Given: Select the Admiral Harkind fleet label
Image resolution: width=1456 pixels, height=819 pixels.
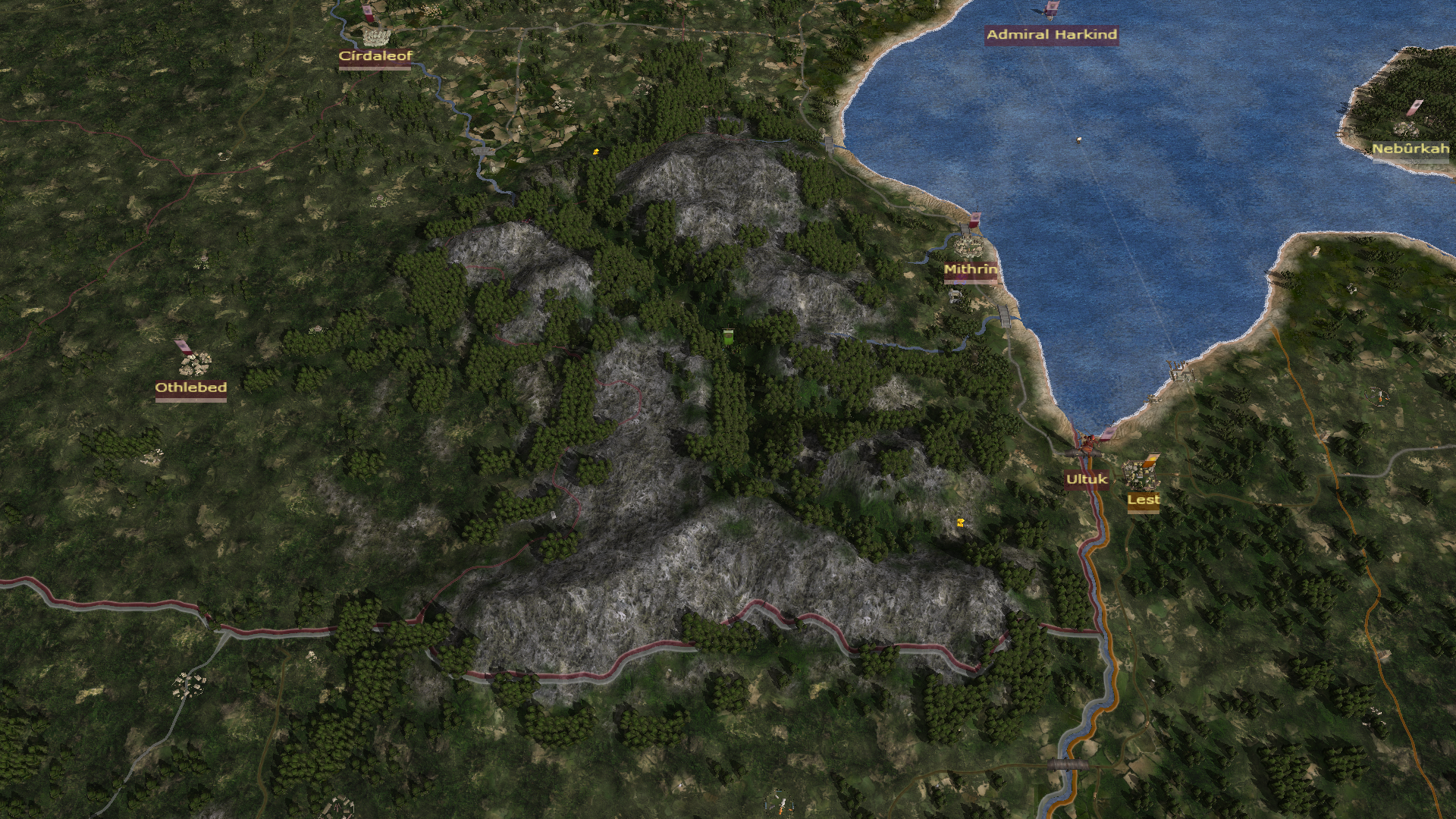Looking at the screenshot, I should tap(1051, 35).
